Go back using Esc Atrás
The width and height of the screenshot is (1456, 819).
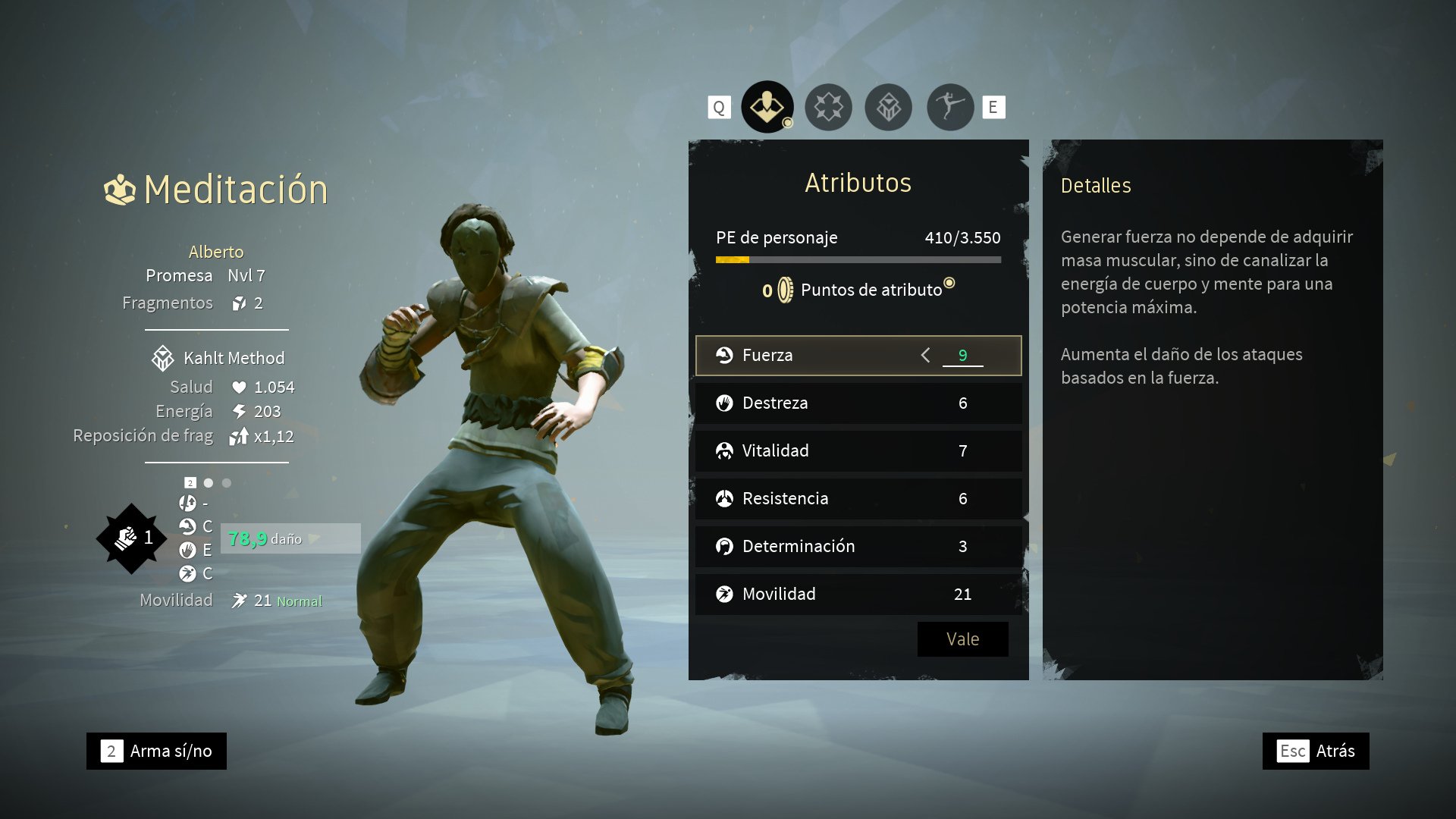(x=1316, y=751)
